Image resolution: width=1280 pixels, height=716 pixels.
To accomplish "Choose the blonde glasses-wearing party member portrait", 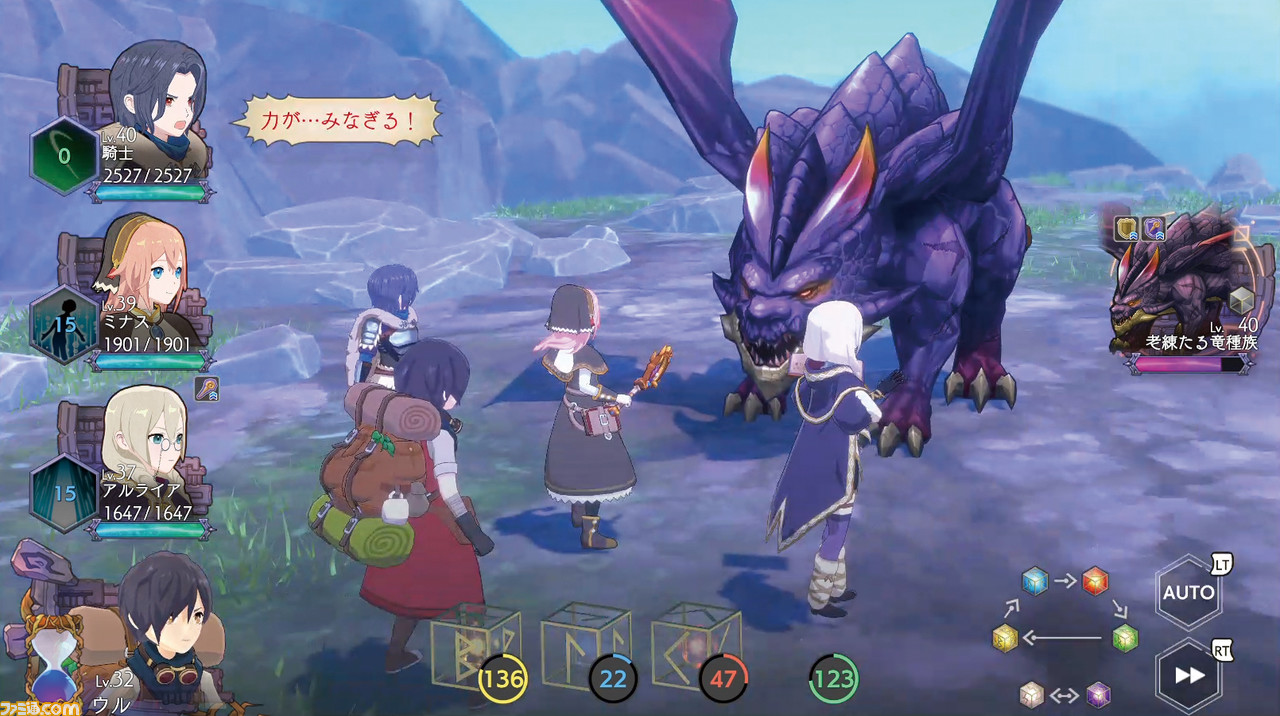I will pos(146,434).
